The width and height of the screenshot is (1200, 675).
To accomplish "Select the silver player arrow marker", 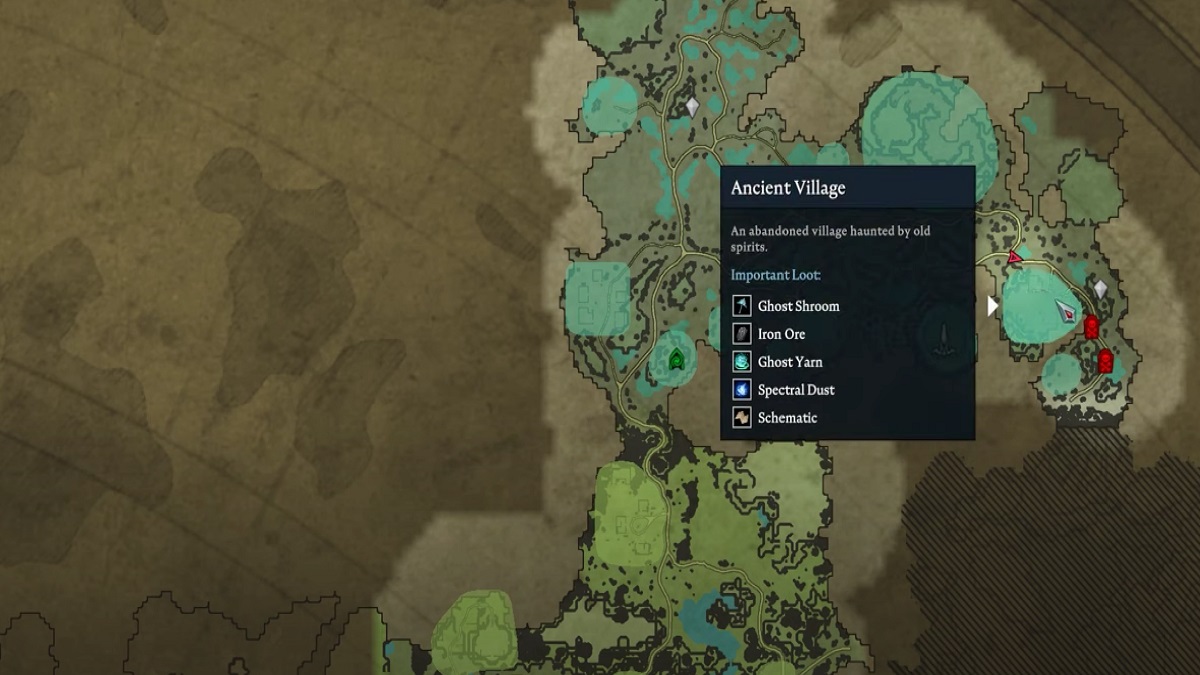I will [x=1067, y=310].
